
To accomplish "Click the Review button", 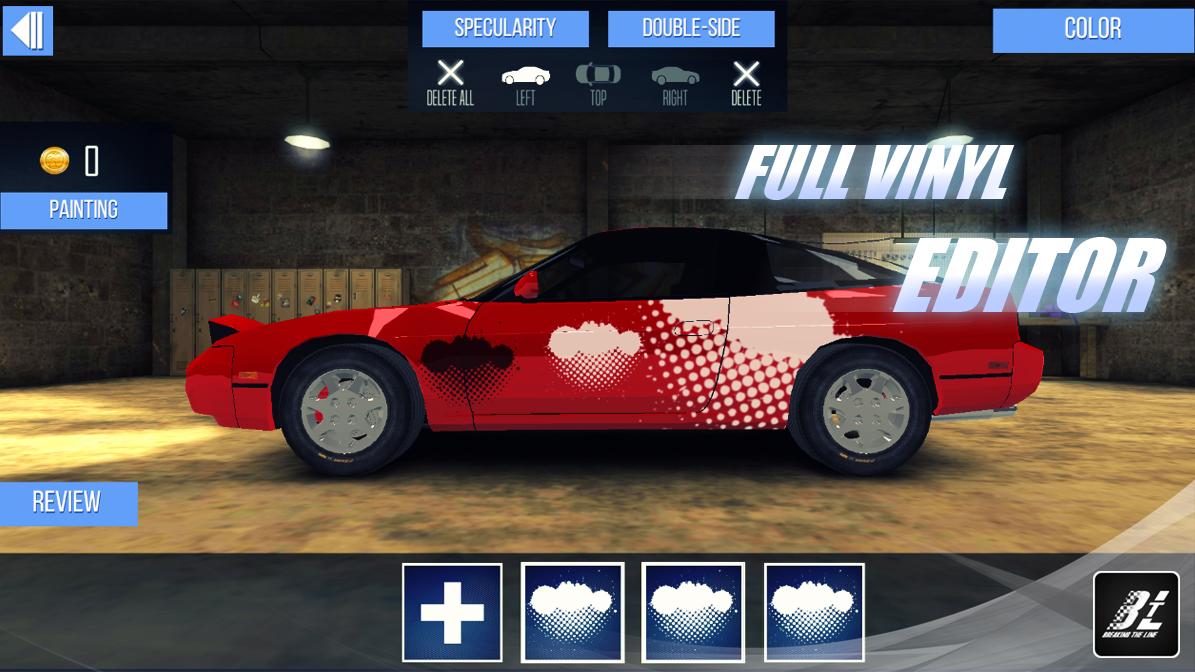I will tap(67, 502).
